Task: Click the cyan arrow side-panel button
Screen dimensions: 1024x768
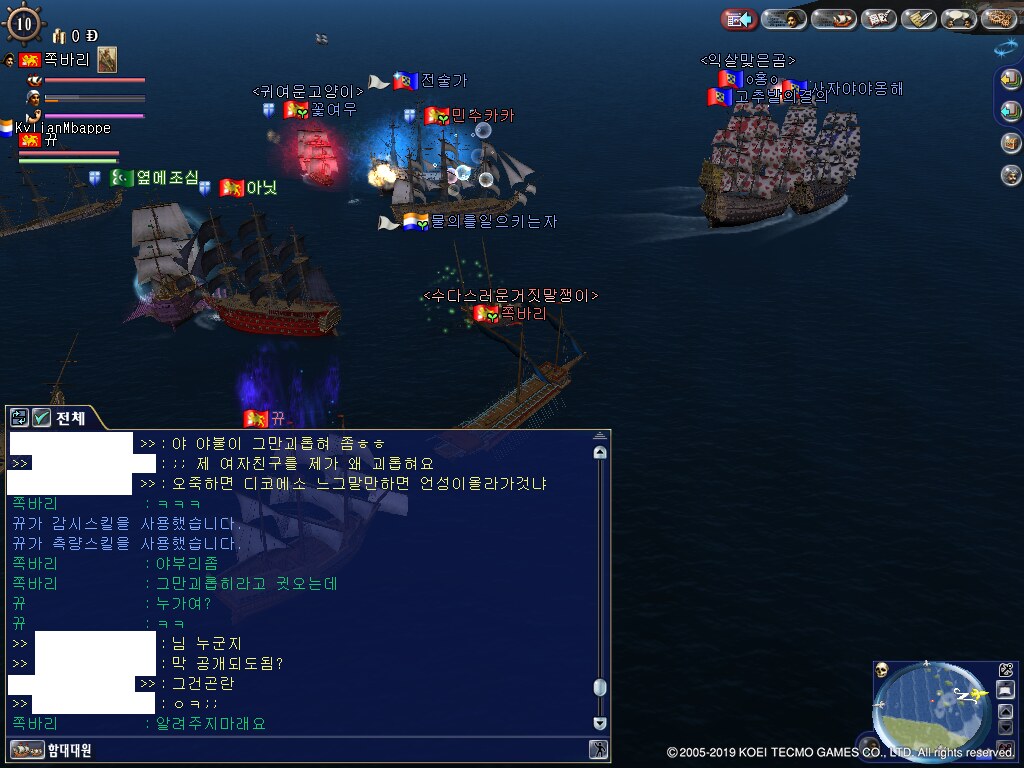Action: [x=1010, y=111]
